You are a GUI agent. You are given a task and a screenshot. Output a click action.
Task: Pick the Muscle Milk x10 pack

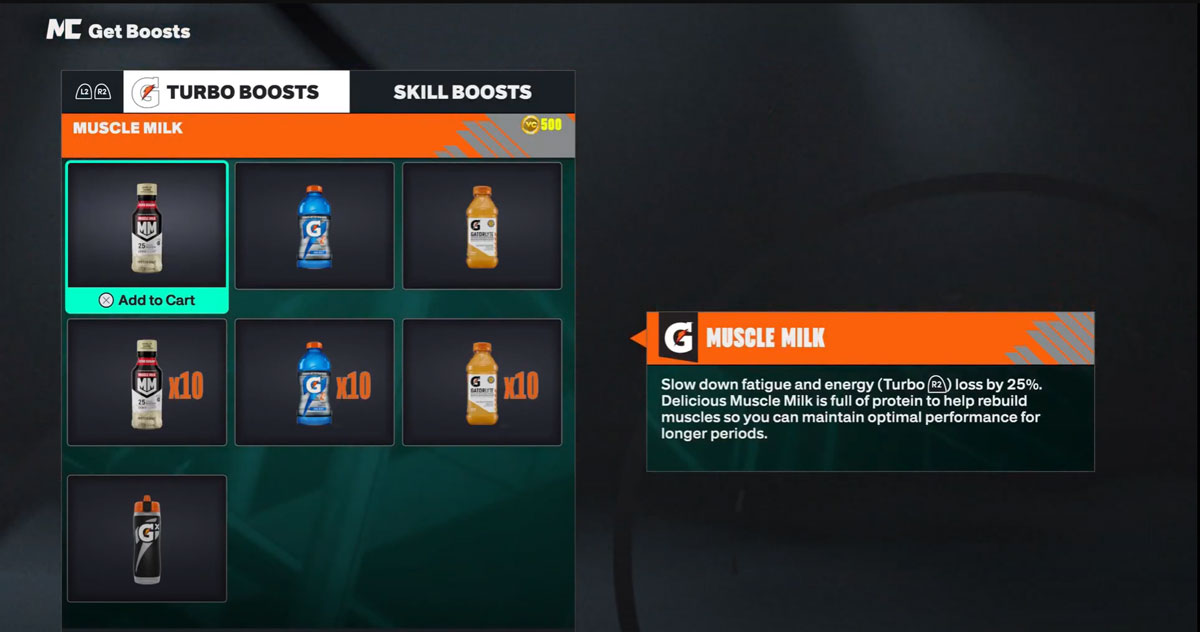147,382
